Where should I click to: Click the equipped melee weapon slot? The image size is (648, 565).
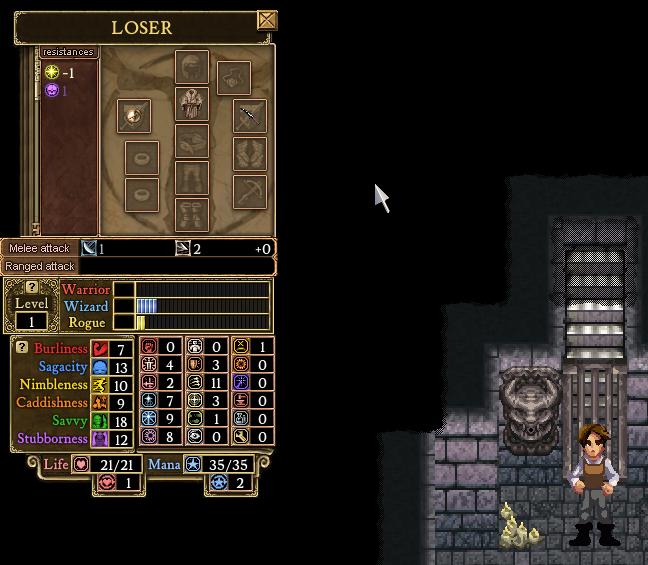point(250,116)
